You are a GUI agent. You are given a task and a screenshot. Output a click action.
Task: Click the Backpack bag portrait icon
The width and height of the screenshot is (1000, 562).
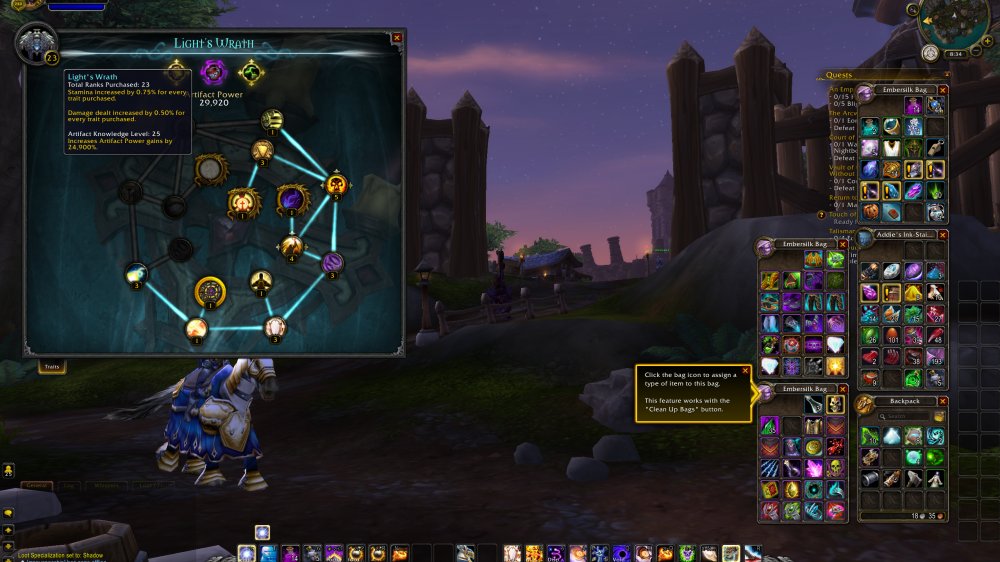pos(864,405)
